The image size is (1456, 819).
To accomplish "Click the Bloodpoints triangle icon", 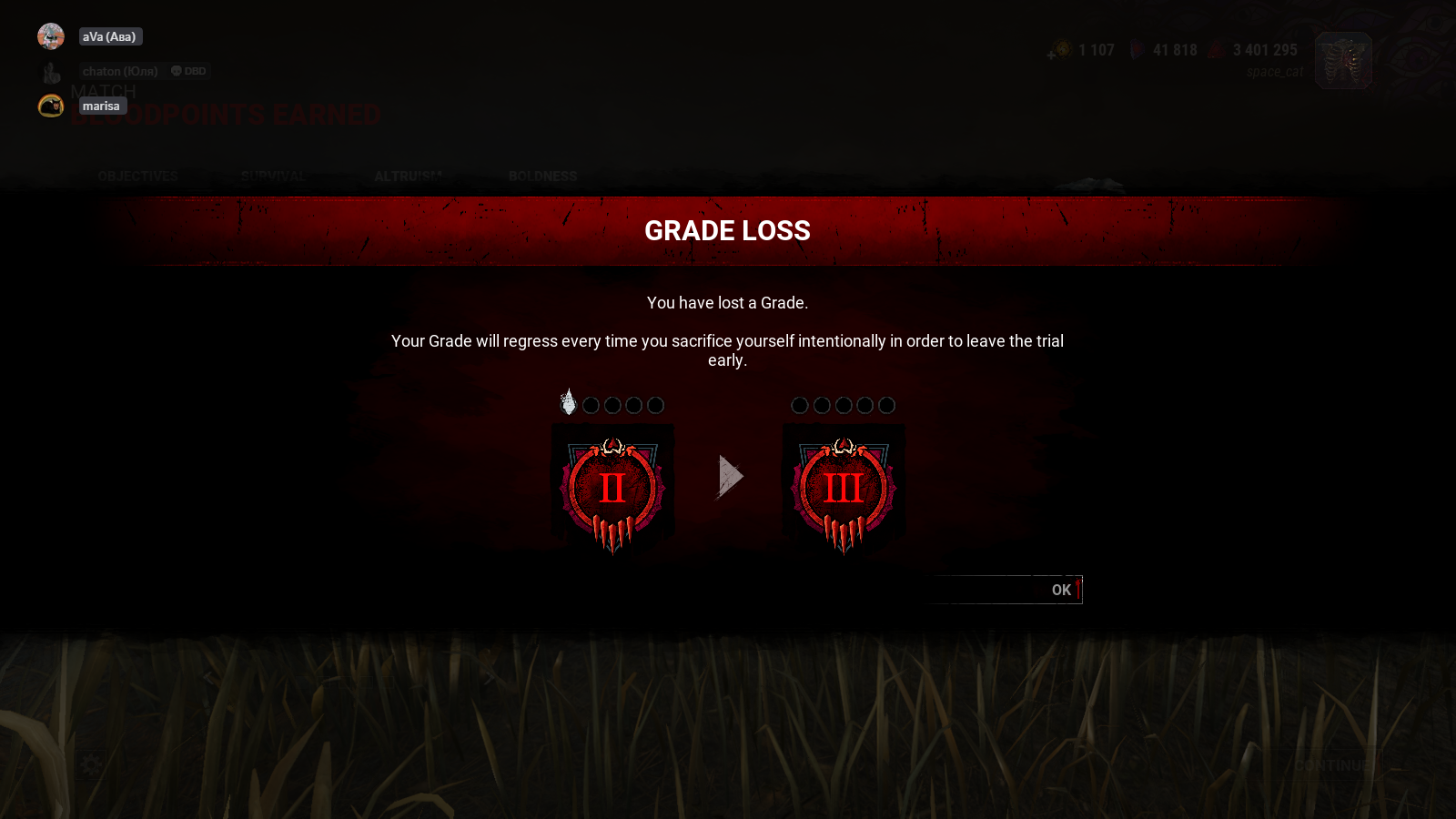I will (1218, 49).
